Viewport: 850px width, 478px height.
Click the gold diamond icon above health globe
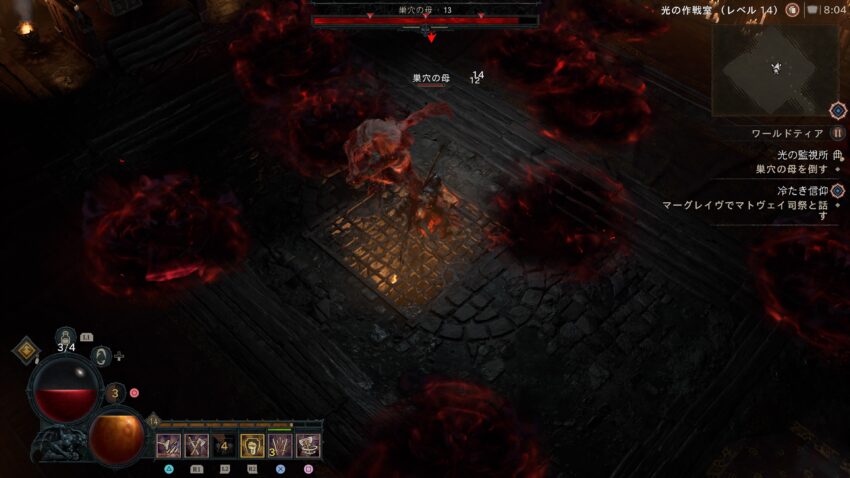26,350
